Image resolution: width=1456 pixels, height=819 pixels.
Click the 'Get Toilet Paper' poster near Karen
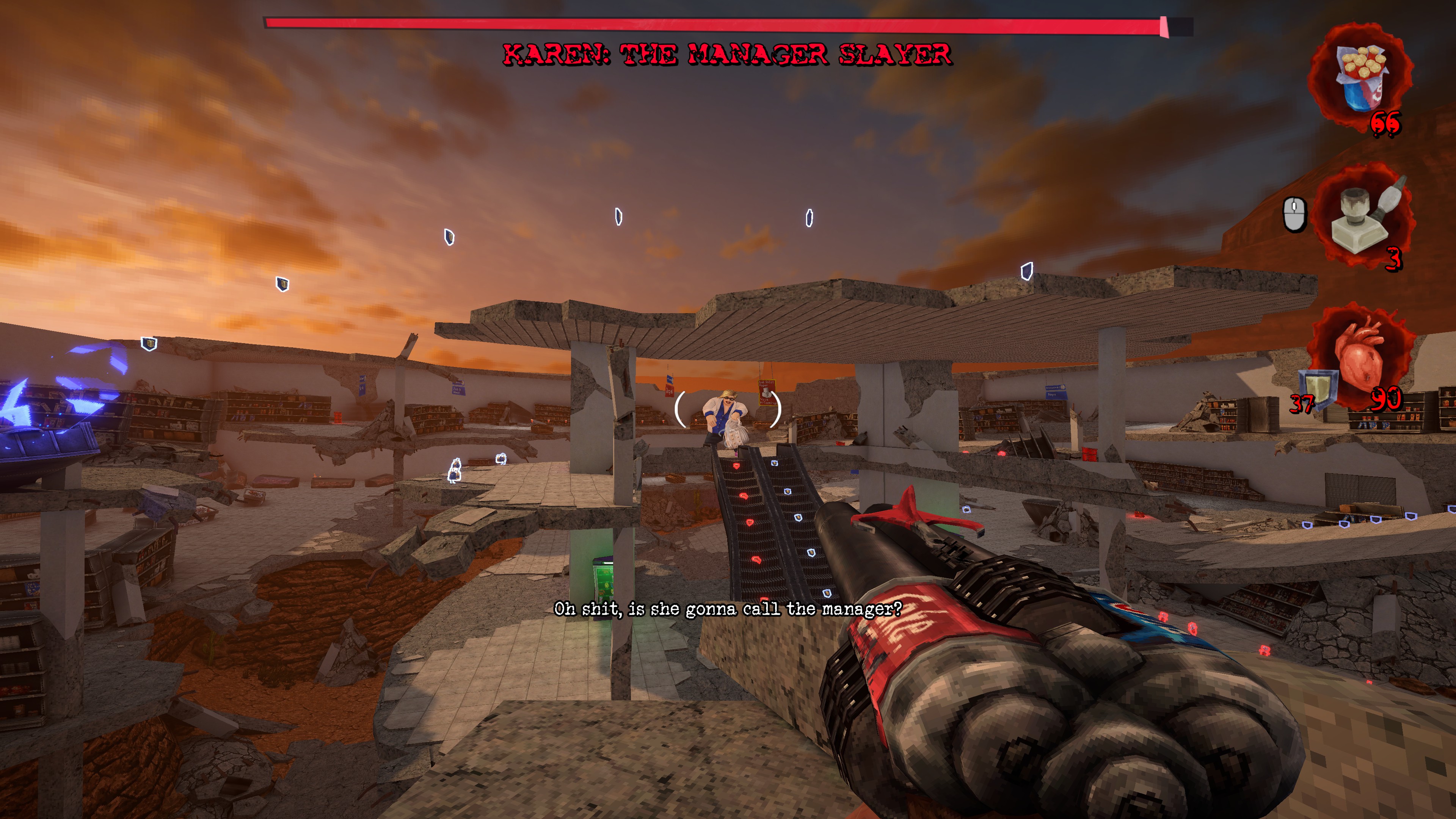(x=767, y=392)
